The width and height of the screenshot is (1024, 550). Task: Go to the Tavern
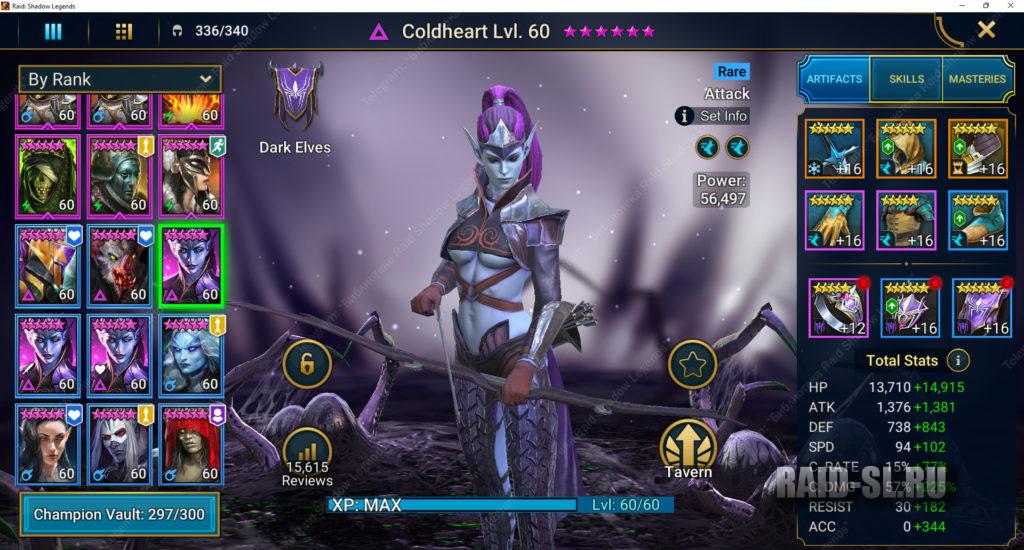click(x=687, y=447)
